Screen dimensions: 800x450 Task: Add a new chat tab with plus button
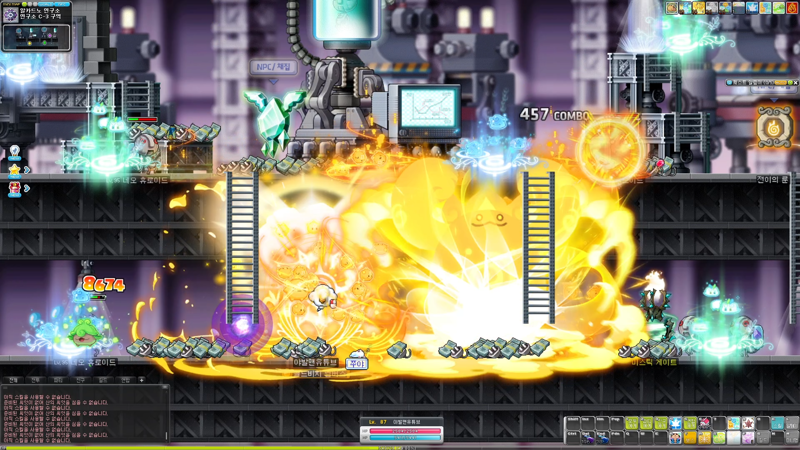pyautogui.click(x=141, y=380)
